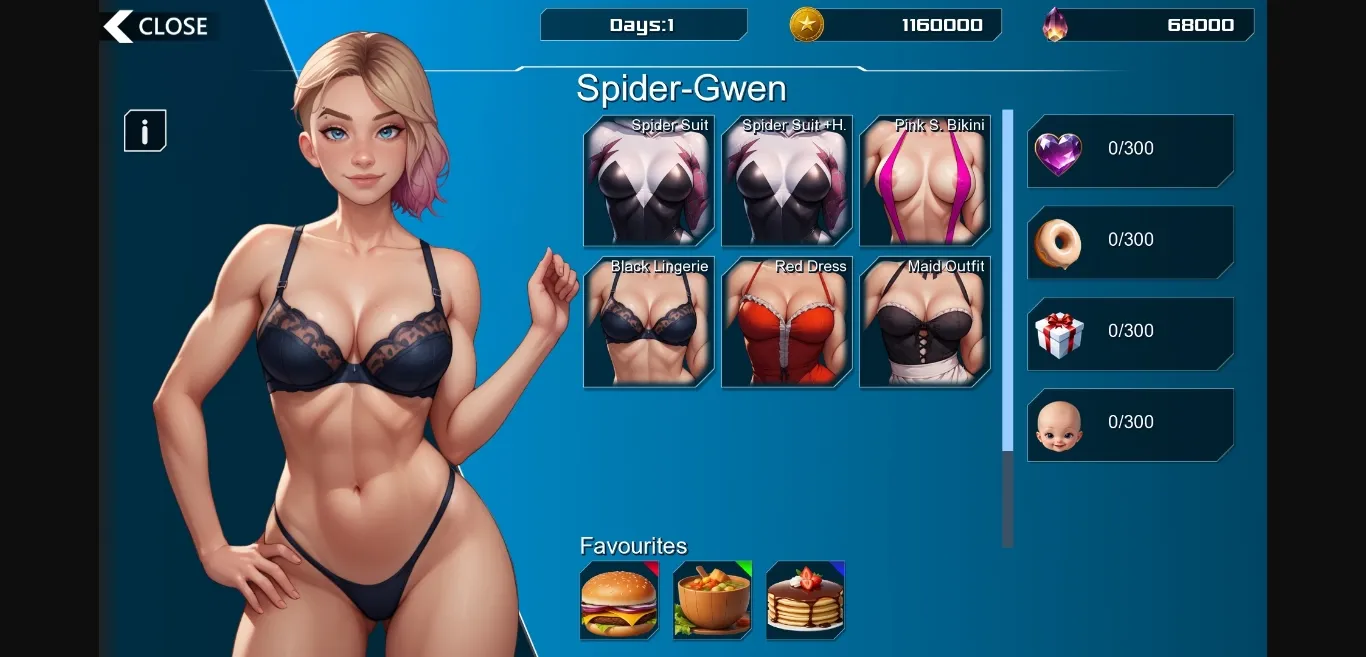Select the donut stat panel
Viewport: 1366px width, 657px height.
pyautogui.click(x=1130, y=242)
